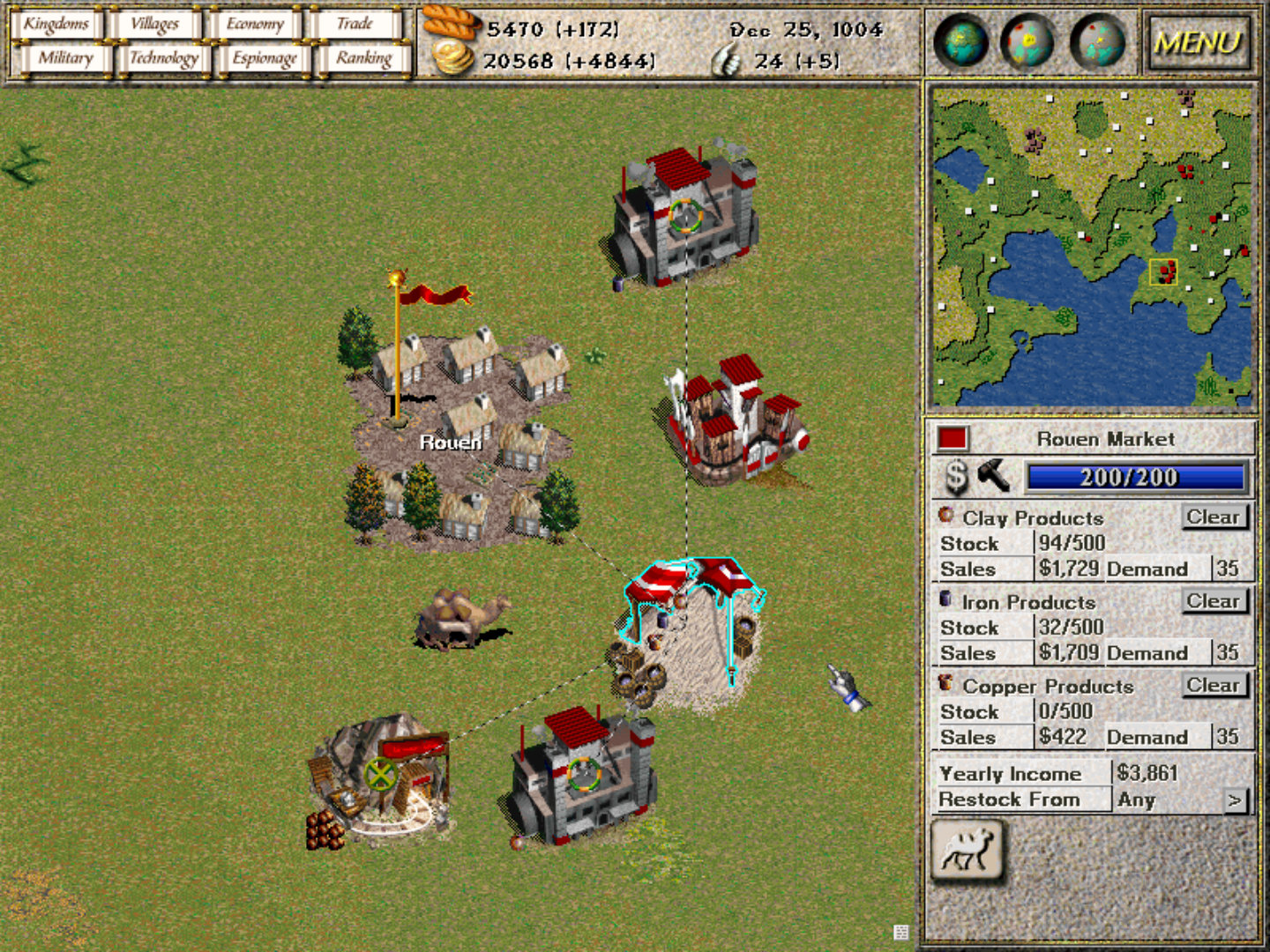
Task: Open the Villages scroll
Action: [154, 24]
